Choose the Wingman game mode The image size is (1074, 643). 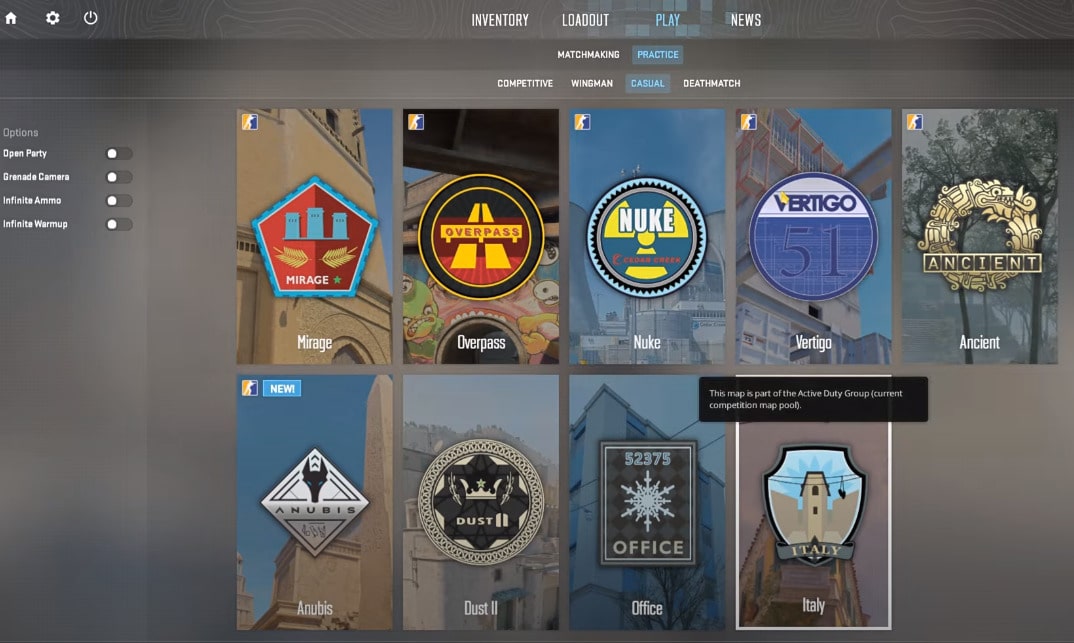click(592, 84)
